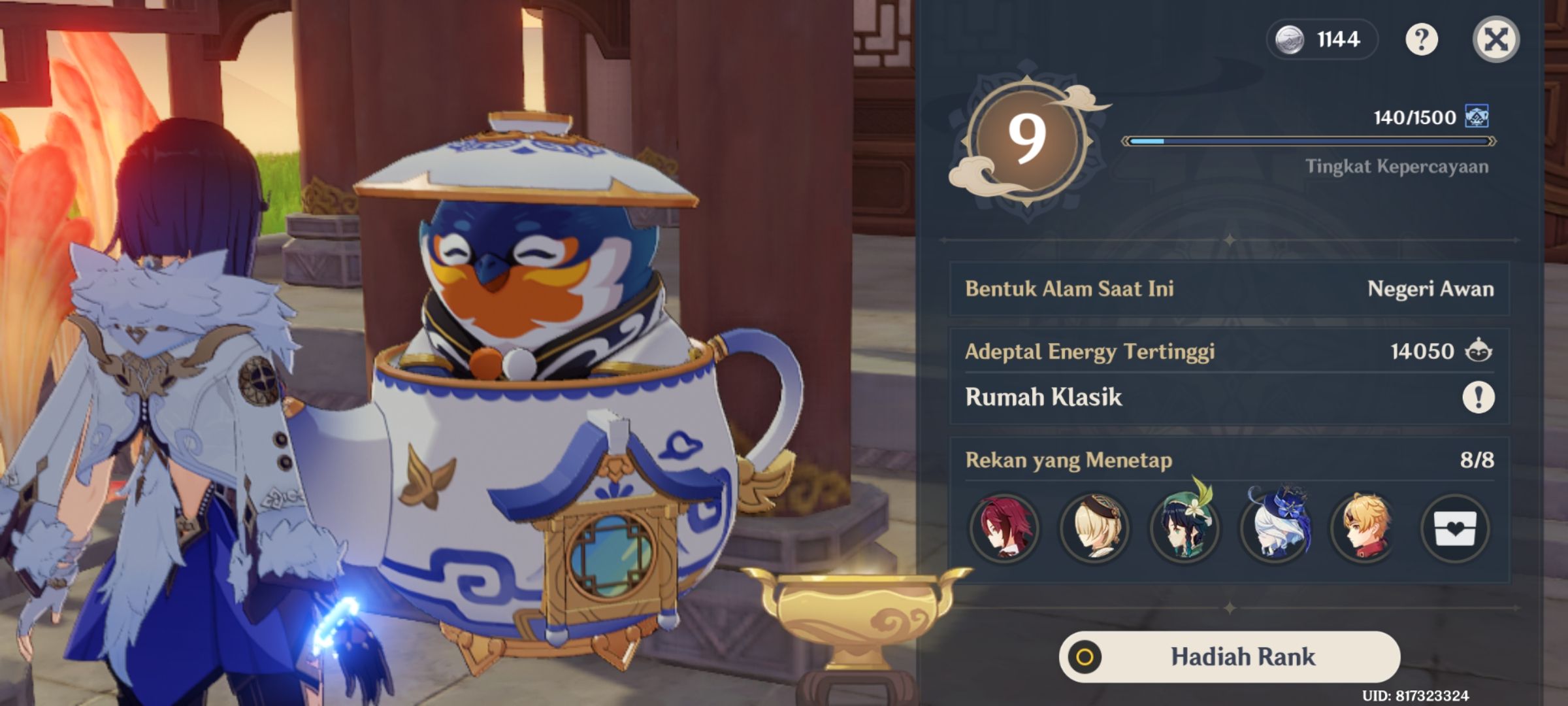Screen dimensions: 1568x706
Task: Click the trust level progress bar
Action: (x=1307, y=140)
